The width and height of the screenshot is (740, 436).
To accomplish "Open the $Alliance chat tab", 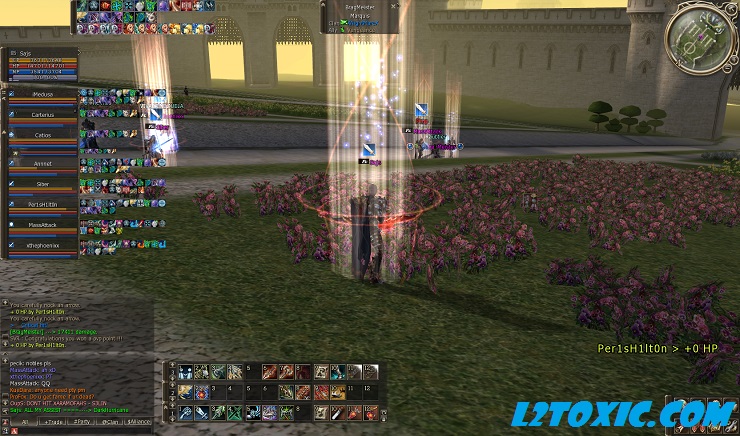I will point(139,423).
